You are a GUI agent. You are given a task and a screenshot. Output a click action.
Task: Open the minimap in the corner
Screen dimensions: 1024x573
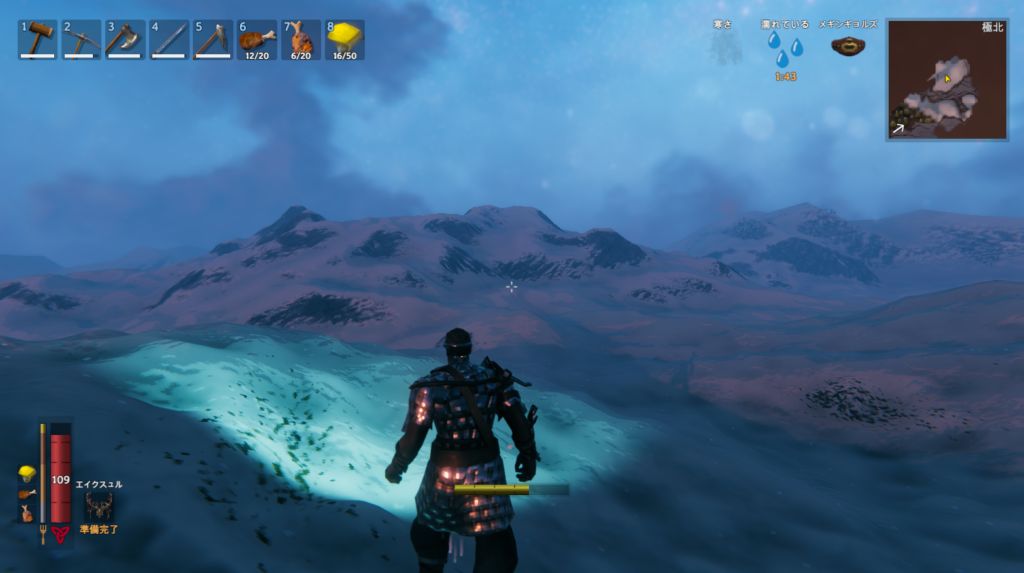[x=946, y=79]
